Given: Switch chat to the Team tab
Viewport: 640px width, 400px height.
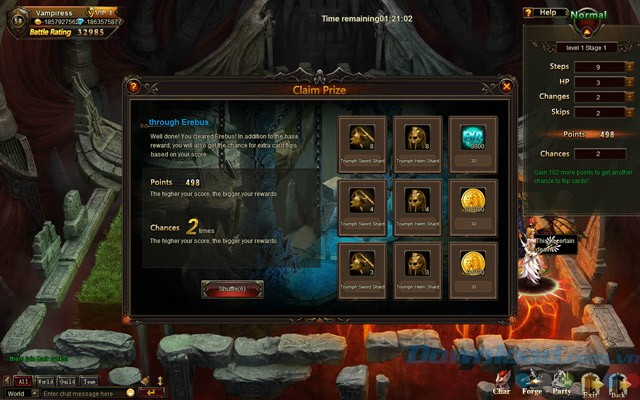Looking at the screenshot, I should [89, 381].
